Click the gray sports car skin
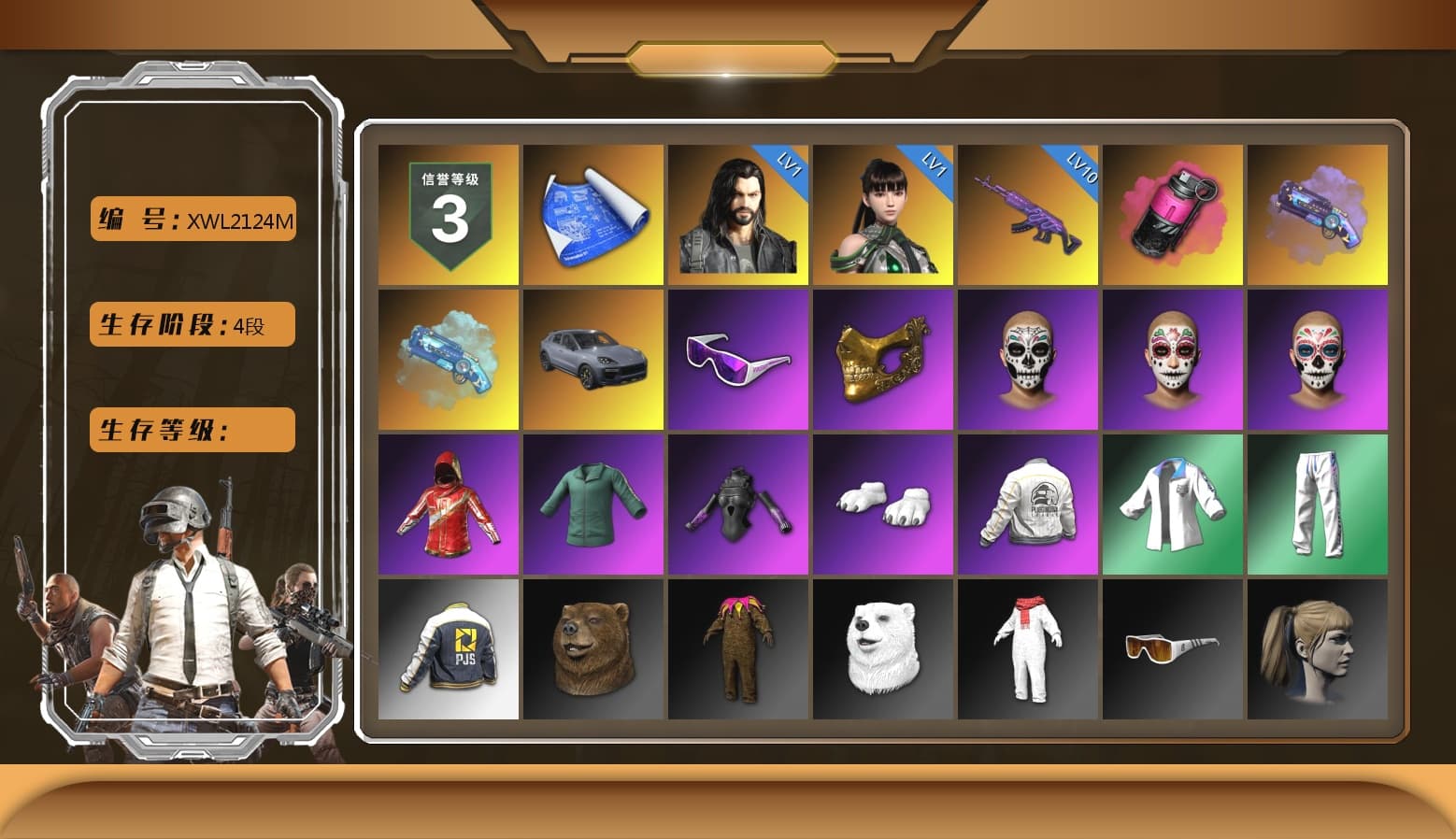 click(592, 360)
